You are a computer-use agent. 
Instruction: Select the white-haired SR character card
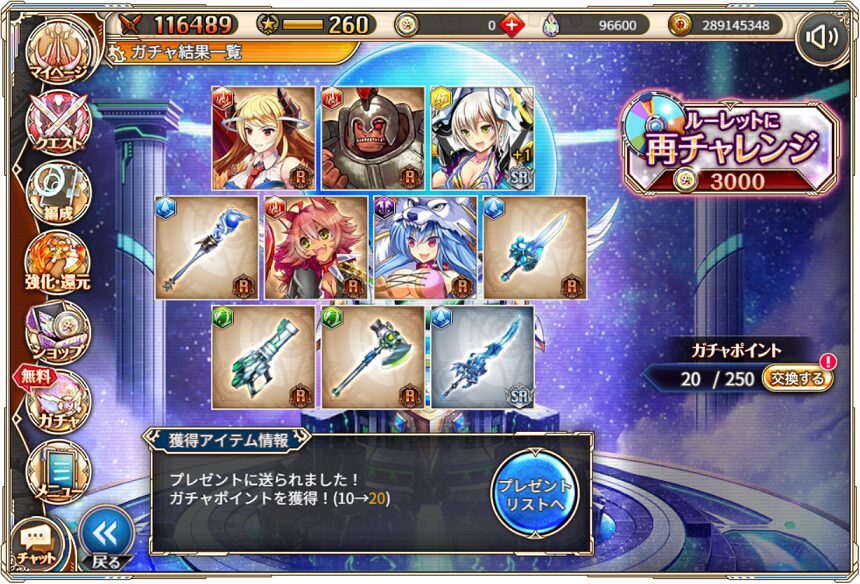[x=482, y=137]
